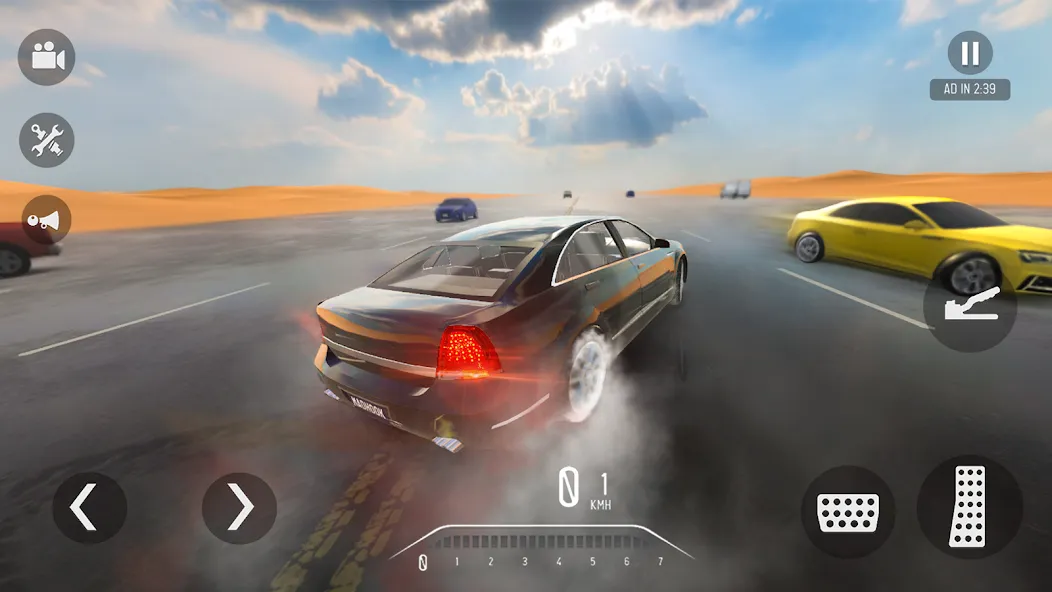Pull the handbrake
1052x592 pixels.
969,305
